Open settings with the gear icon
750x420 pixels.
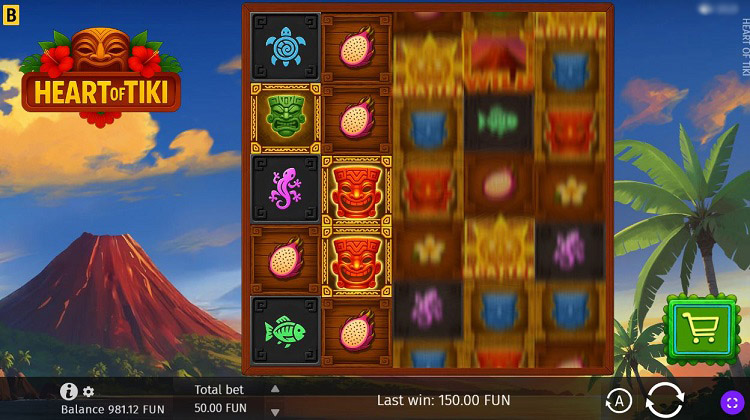[88, 392]
